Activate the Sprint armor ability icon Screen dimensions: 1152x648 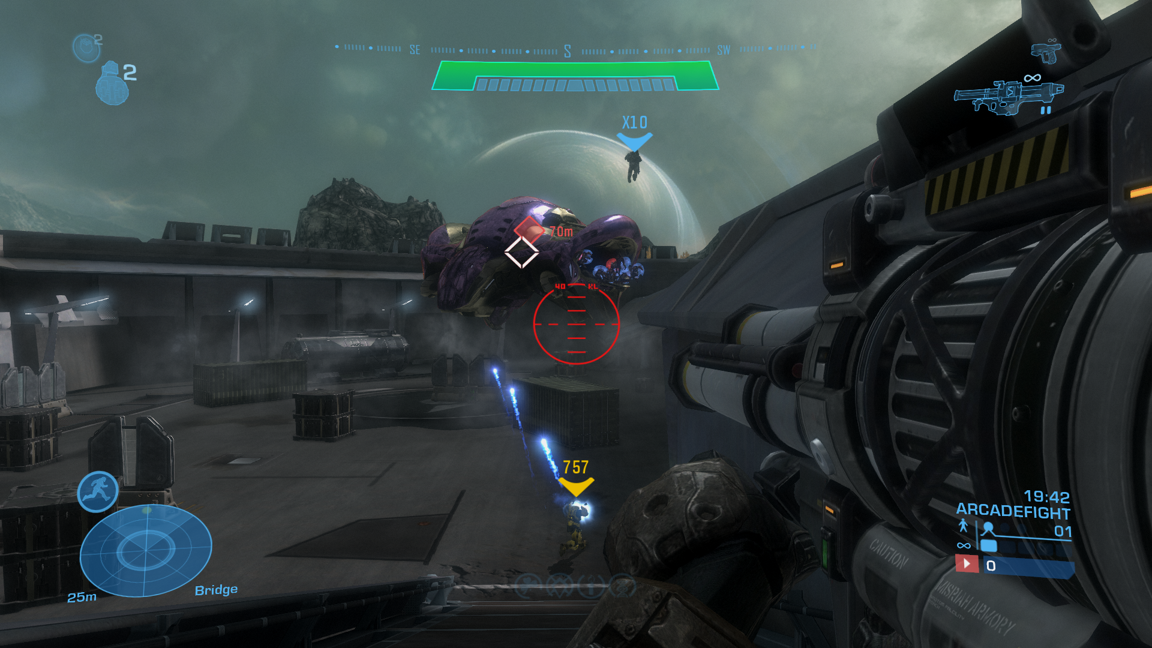click(x=98, y=492)
